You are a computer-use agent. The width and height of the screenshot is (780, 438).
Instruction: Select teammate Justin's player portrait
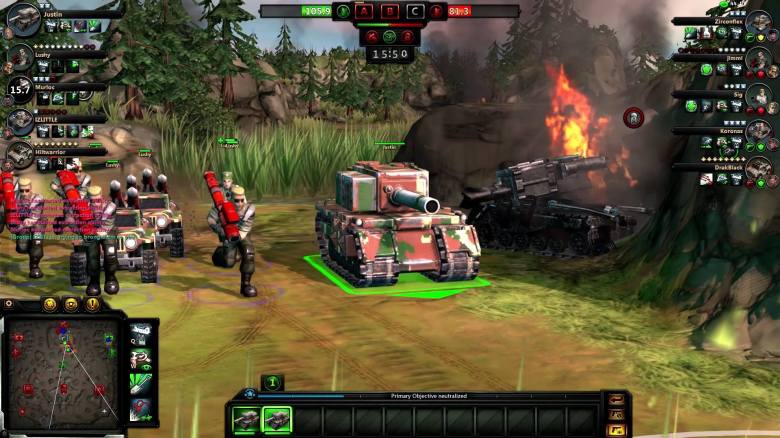22,17
